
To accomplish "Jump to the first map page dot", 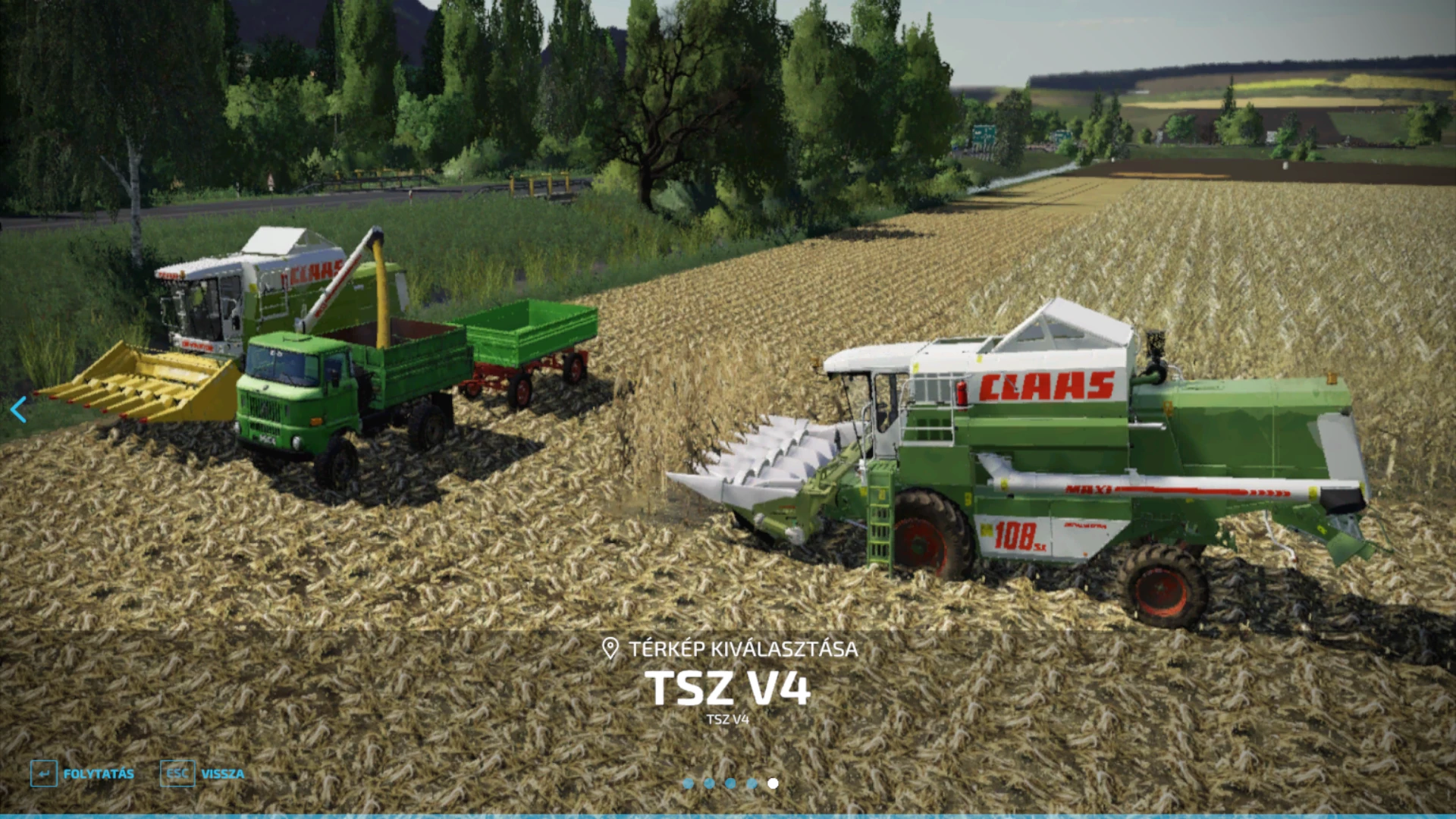I will (688, 783).
